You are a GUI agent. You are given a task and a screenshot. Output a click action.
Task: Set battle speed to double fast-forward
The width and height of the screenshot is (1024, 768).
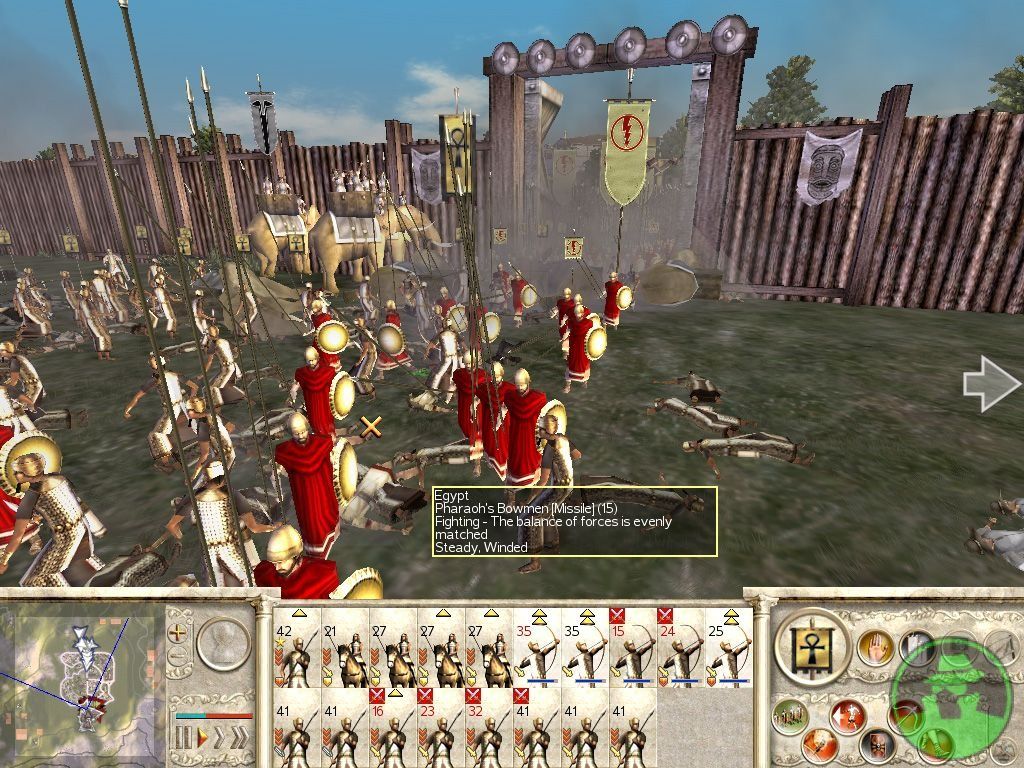pyautogui.click(x=218, y=739)
